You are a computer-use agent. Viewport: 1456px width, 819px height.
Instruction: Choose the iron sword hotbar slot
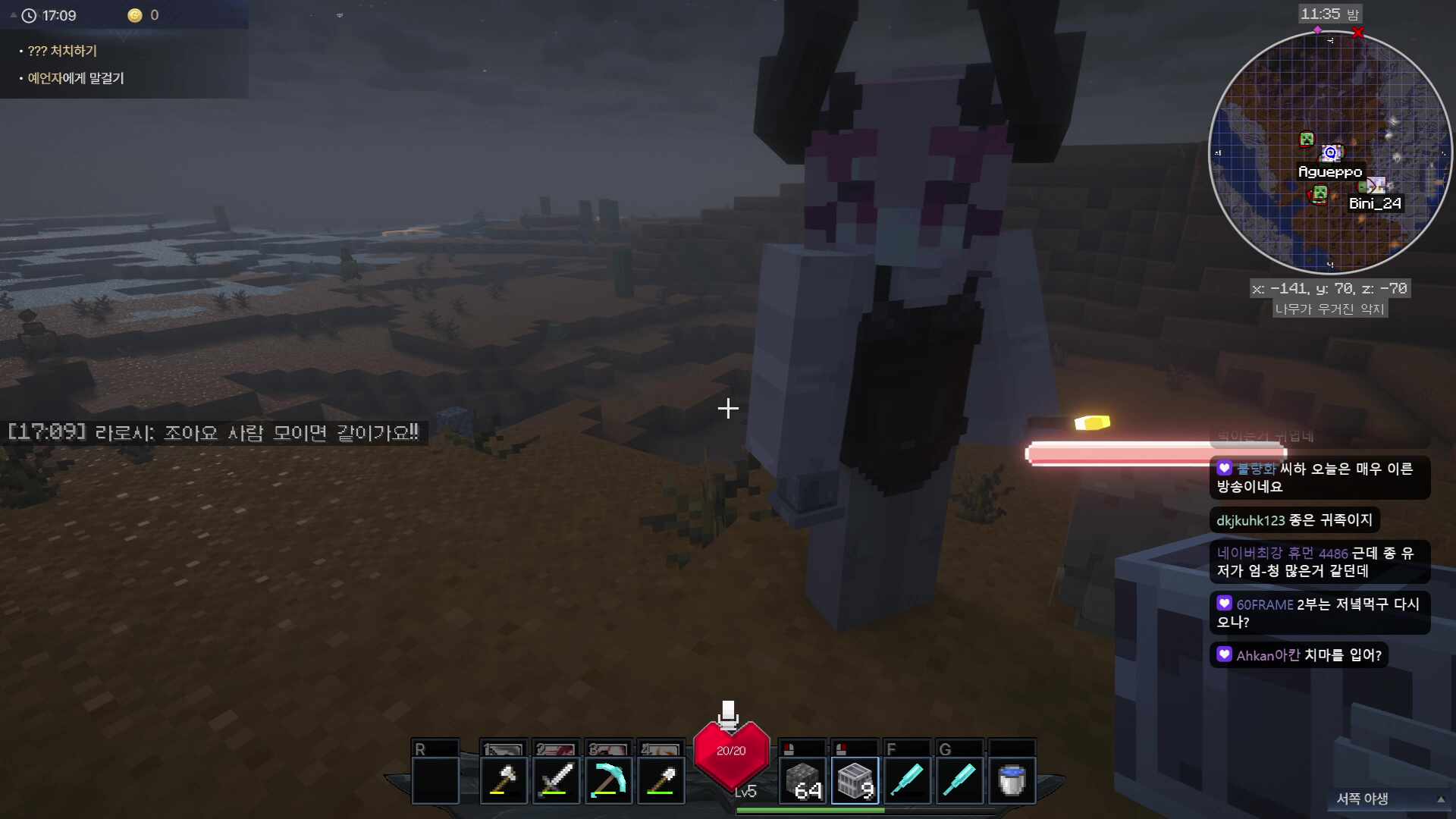point(555,780)
